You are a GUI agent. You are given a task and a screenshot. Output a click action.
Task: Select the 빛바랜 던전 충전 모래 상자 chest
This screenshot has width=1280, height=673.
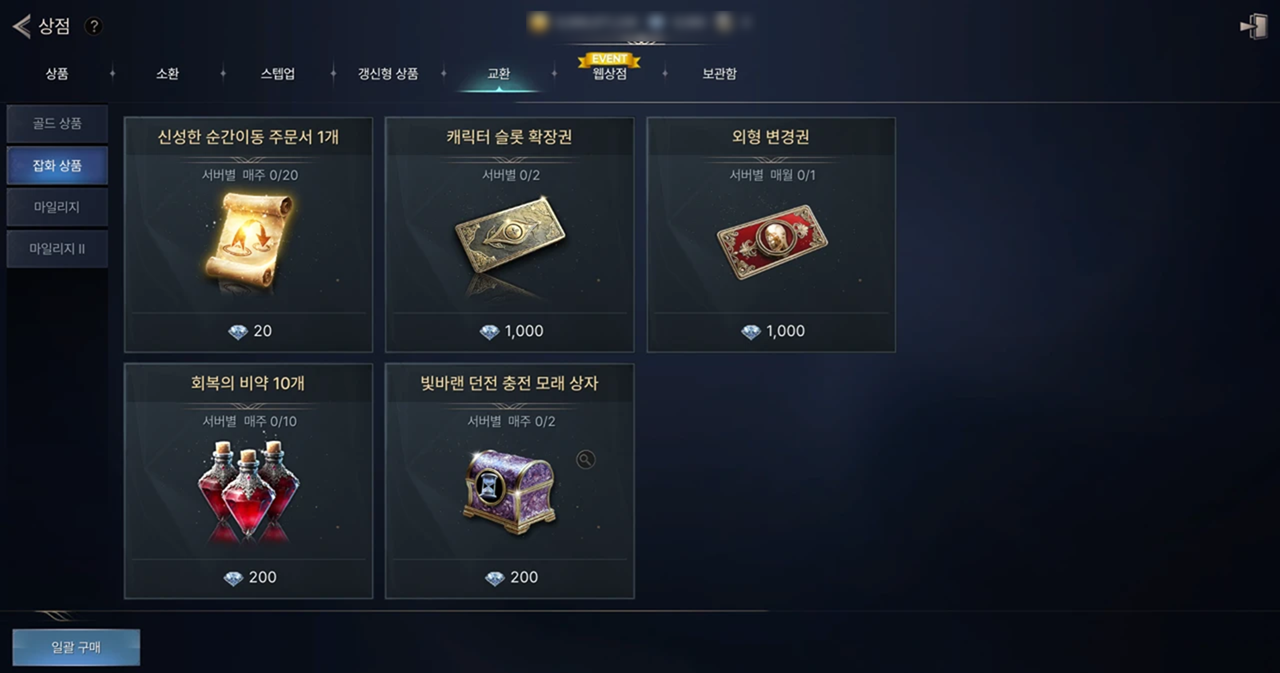(509, 481)
